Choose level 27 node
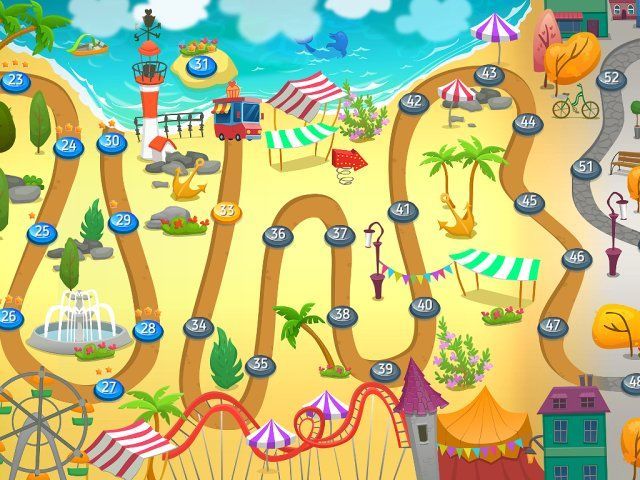The height and width of the screenshot is (480, 640). (108, 388)
